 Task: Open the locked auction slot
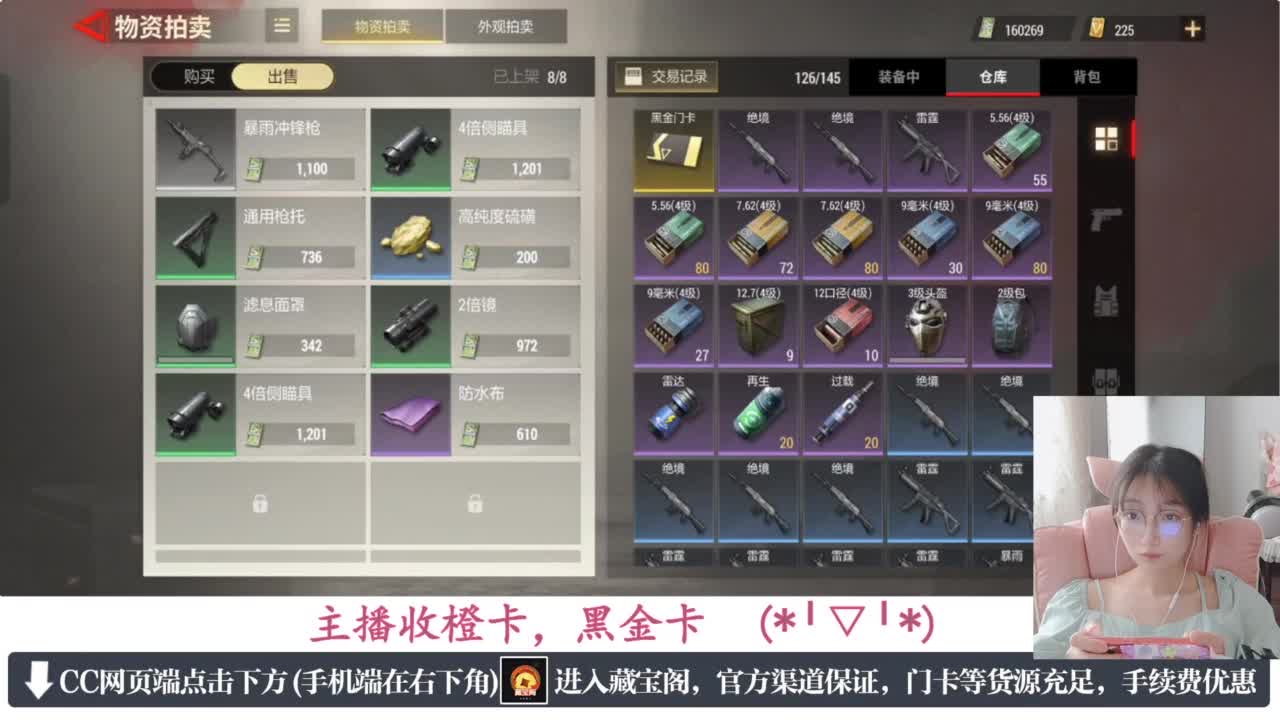pyautogui.click(x=260, y=505)
